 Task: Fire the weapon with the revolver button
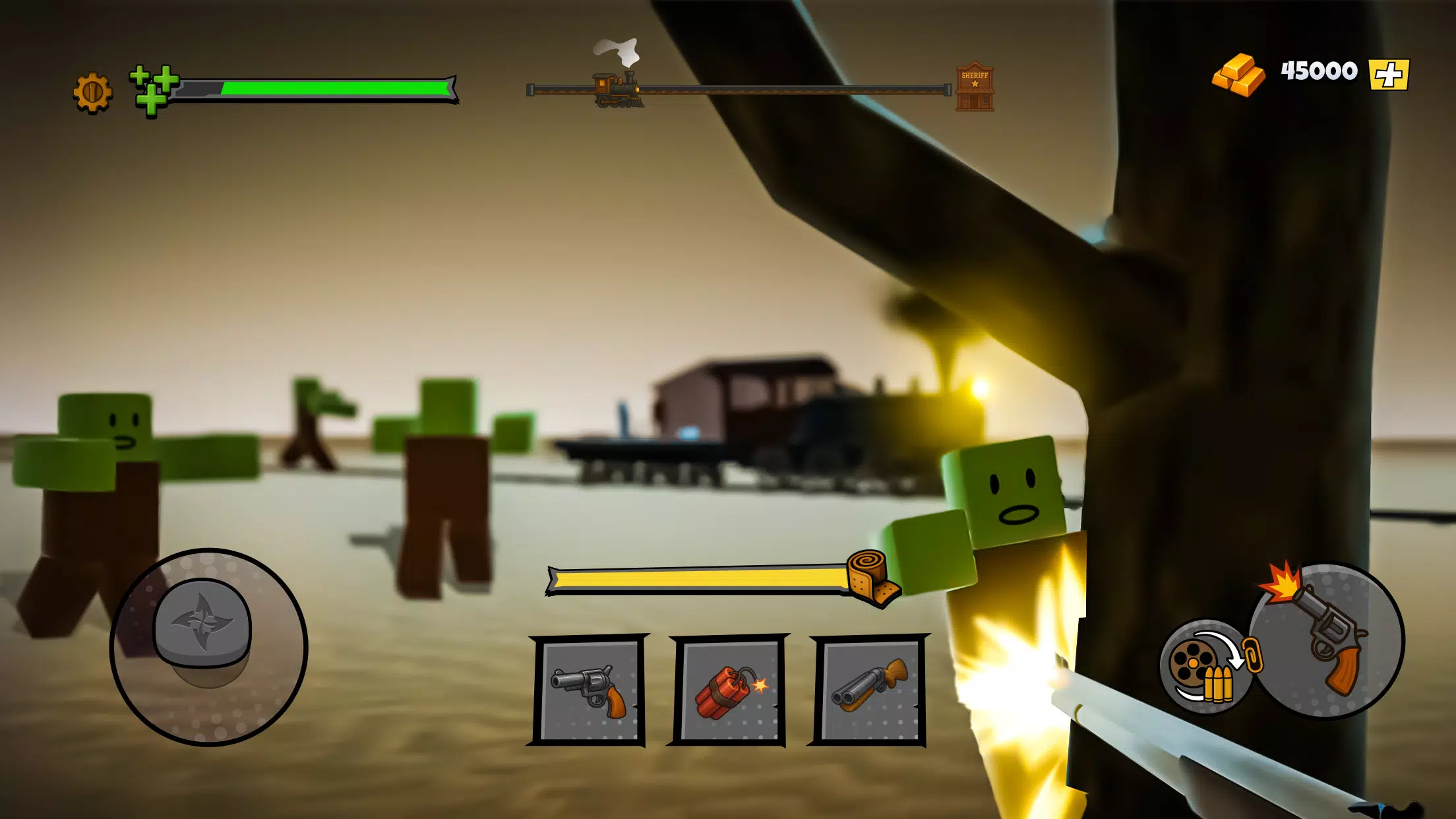(1327, 640)
